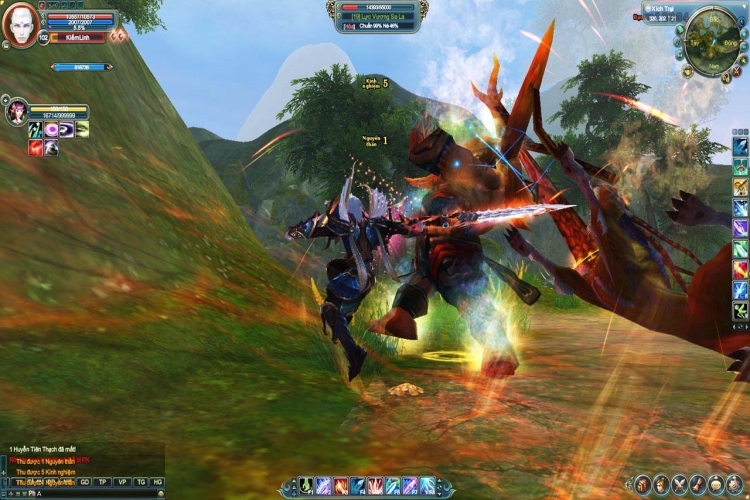Viewport: 750px width, 500px height.
Task: Open the crossed swords skills icon
Action: 679,485
